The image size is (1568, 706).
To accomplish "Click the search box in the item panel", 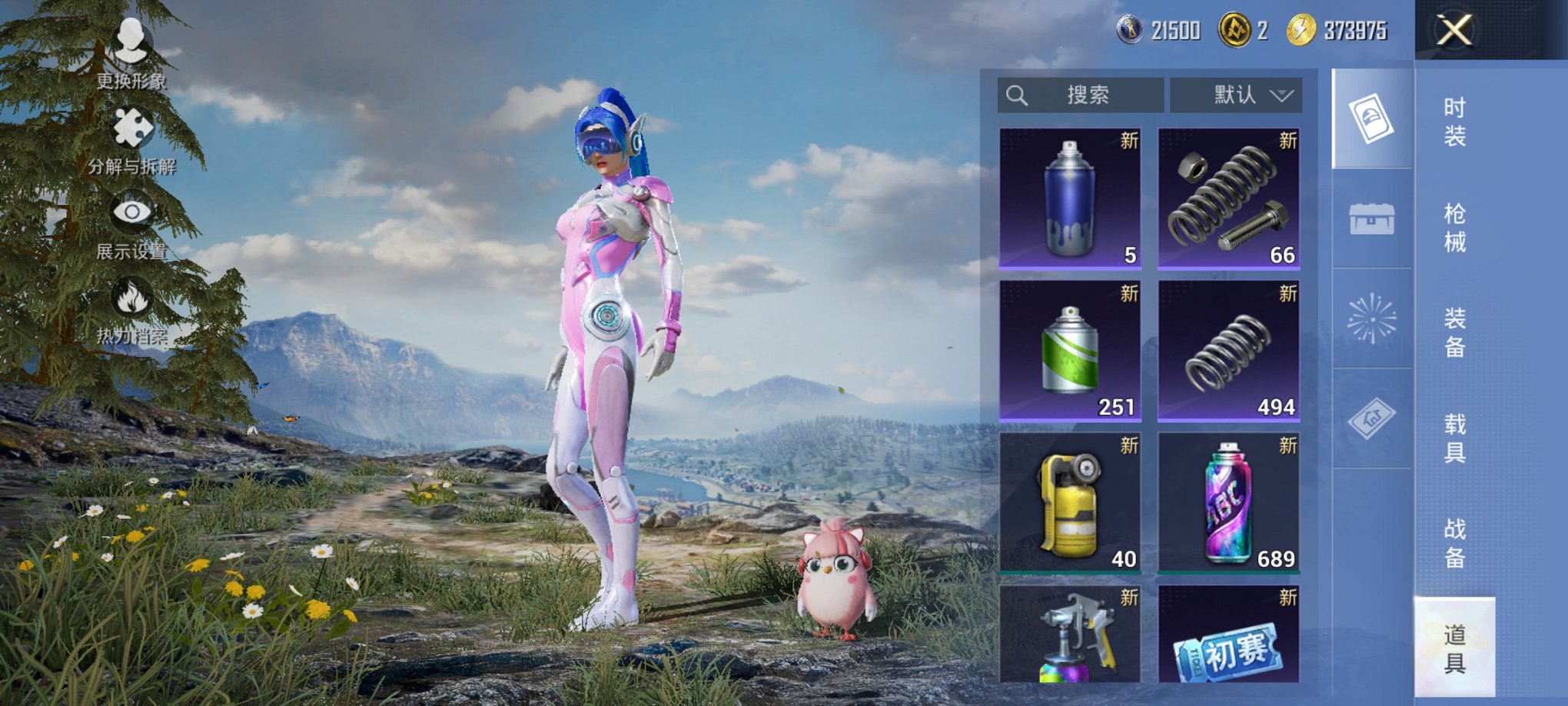I will click(x=1080, y=95).
